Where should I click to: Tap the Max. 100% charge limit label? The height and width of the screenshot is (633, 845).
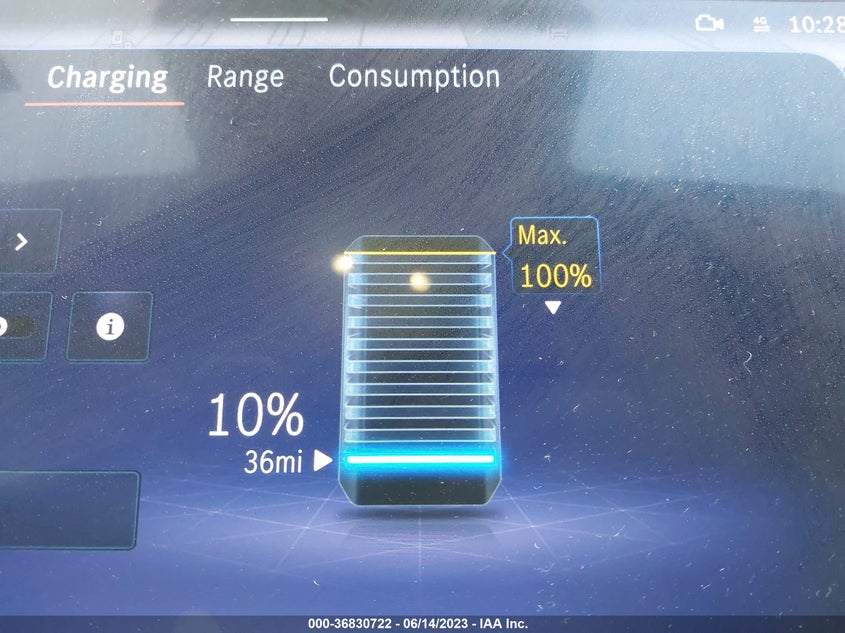coord(554,258)
